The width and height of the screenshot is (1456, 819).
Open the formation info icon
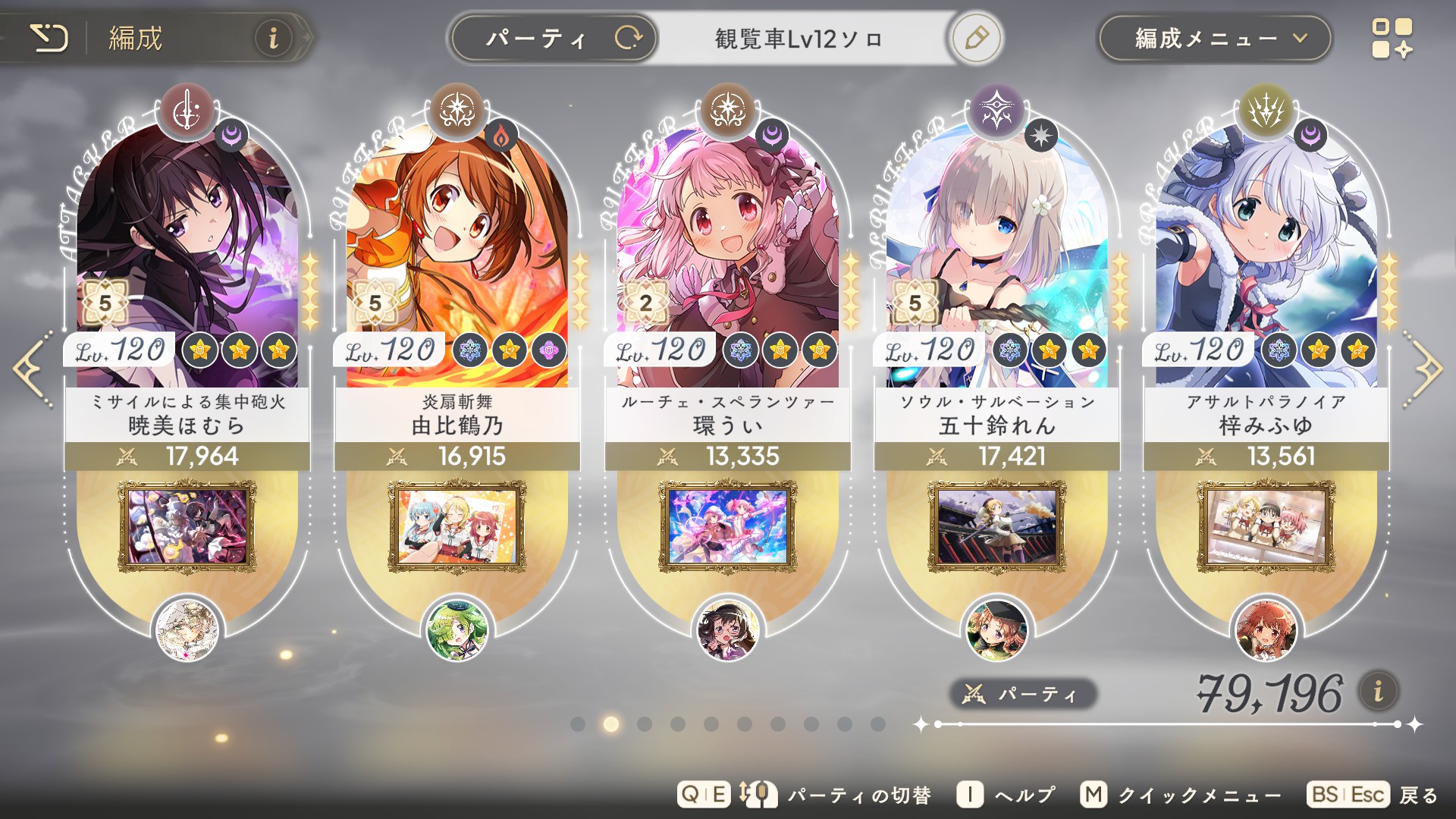point(273,38)
